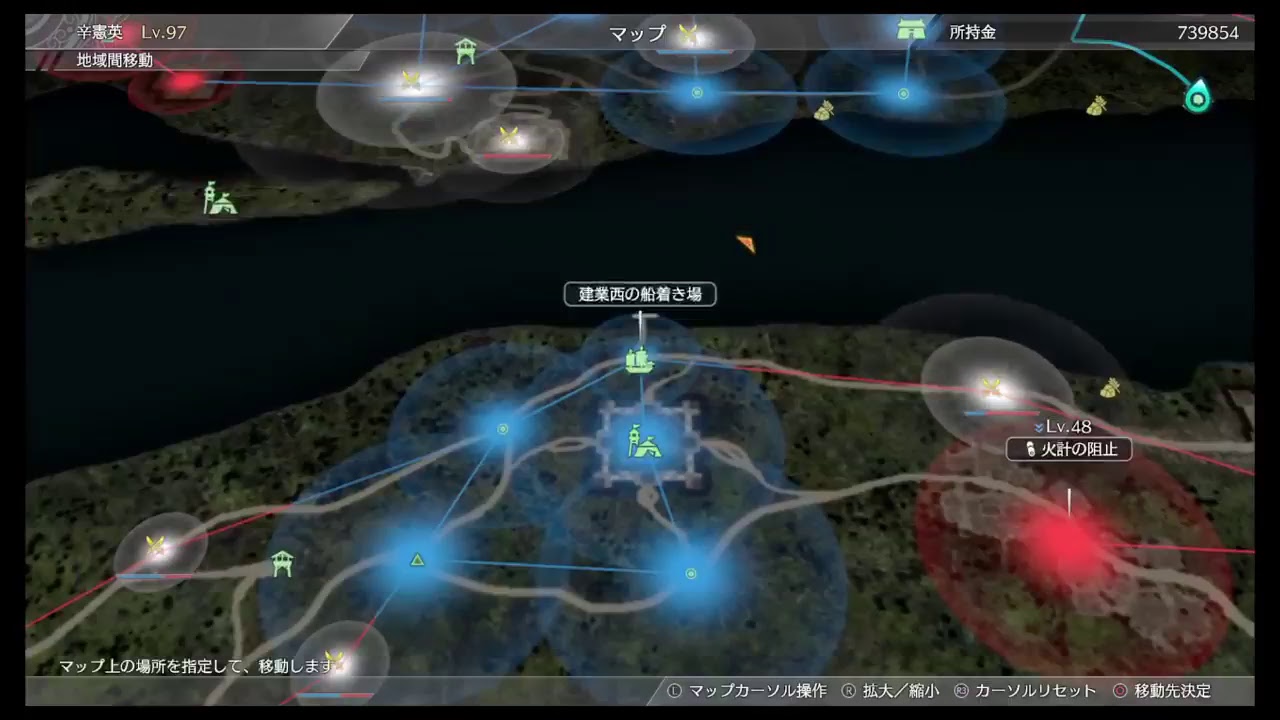Expand the white base marker at far left

tap(156, 548)
